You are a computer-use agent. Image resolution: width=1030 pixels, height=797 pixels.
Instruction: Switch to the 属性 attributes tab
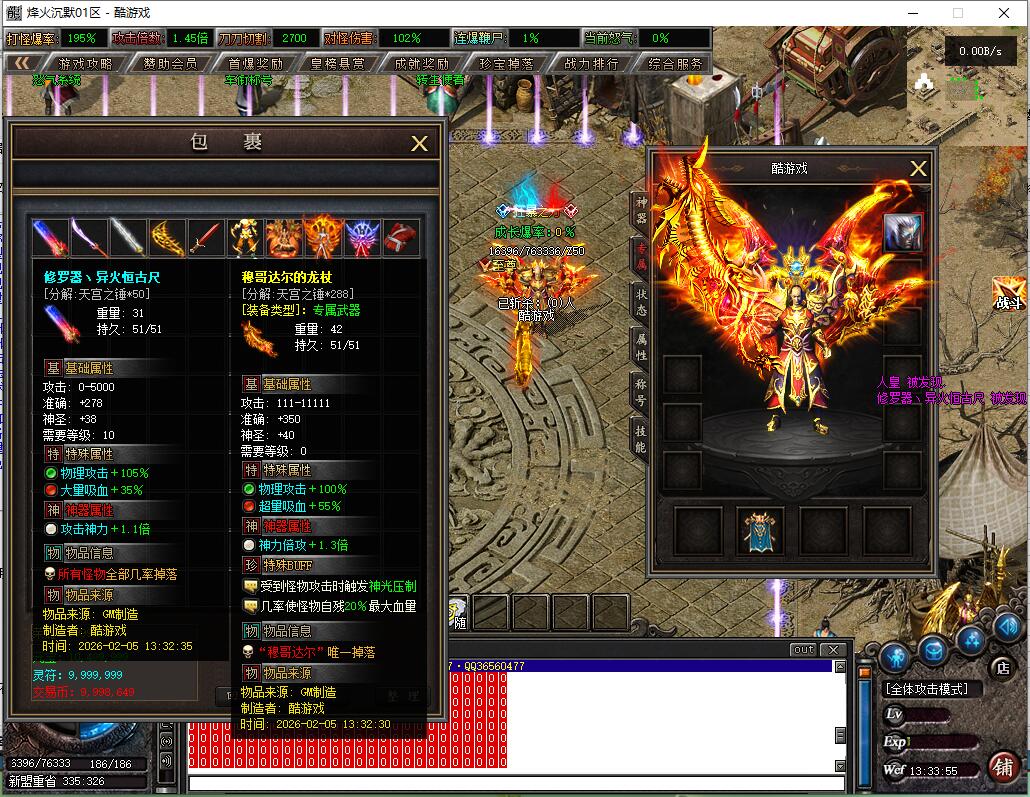tap(641, 347)
